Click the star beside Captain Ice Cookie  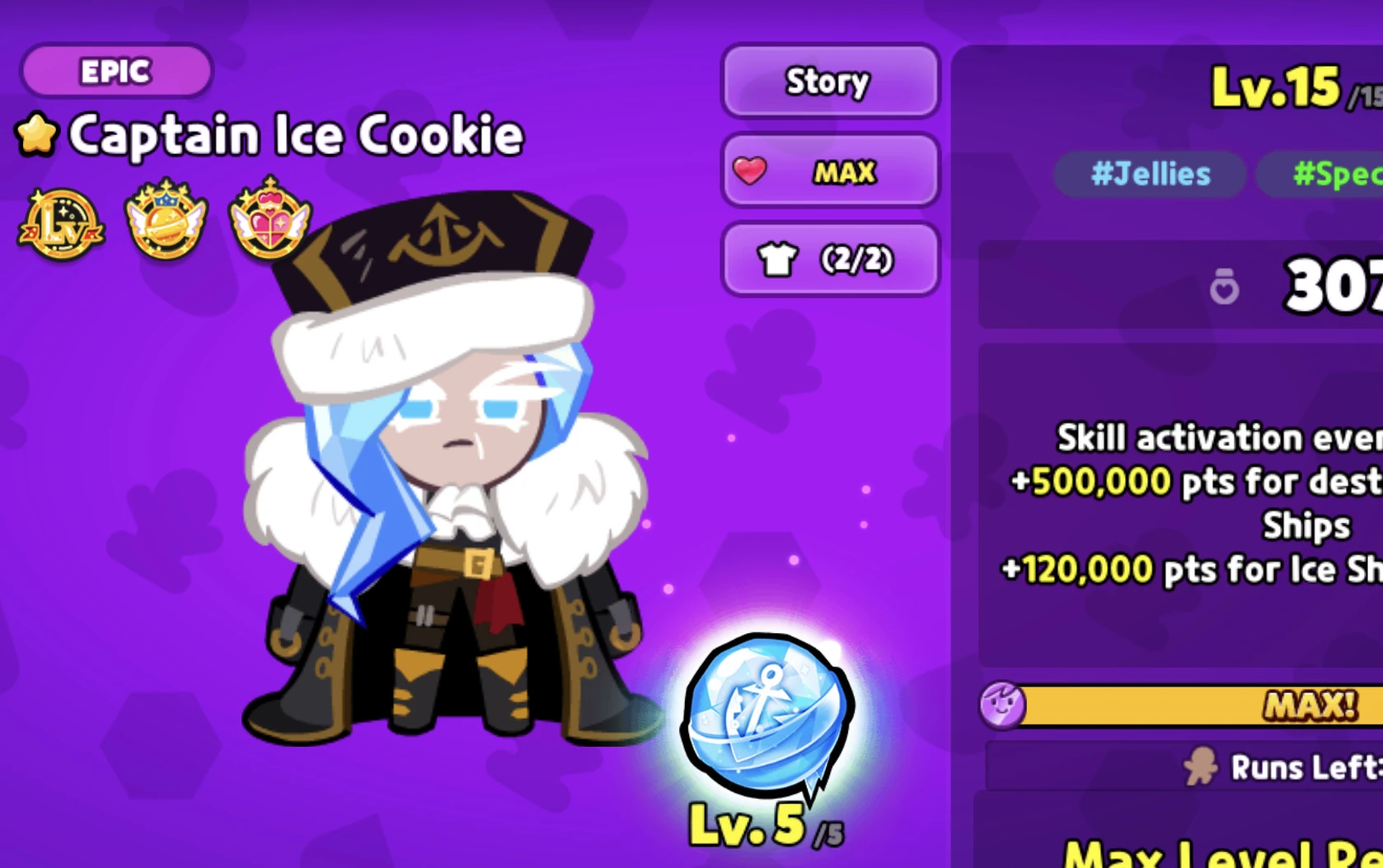[x=38, y=134]
